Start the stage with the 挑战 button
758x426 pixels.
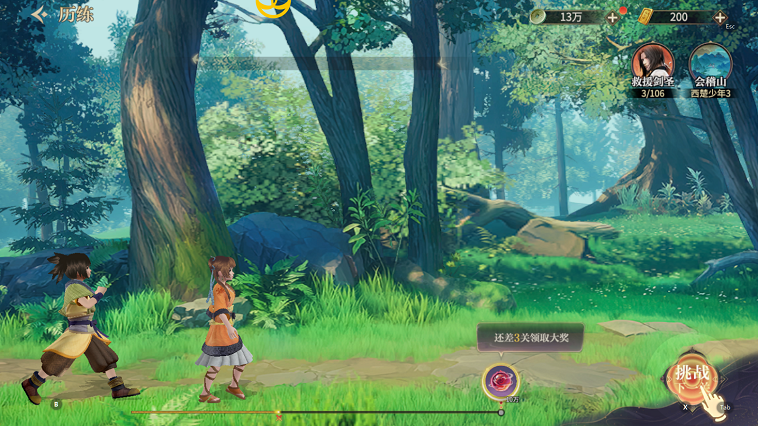coord(692,376)
